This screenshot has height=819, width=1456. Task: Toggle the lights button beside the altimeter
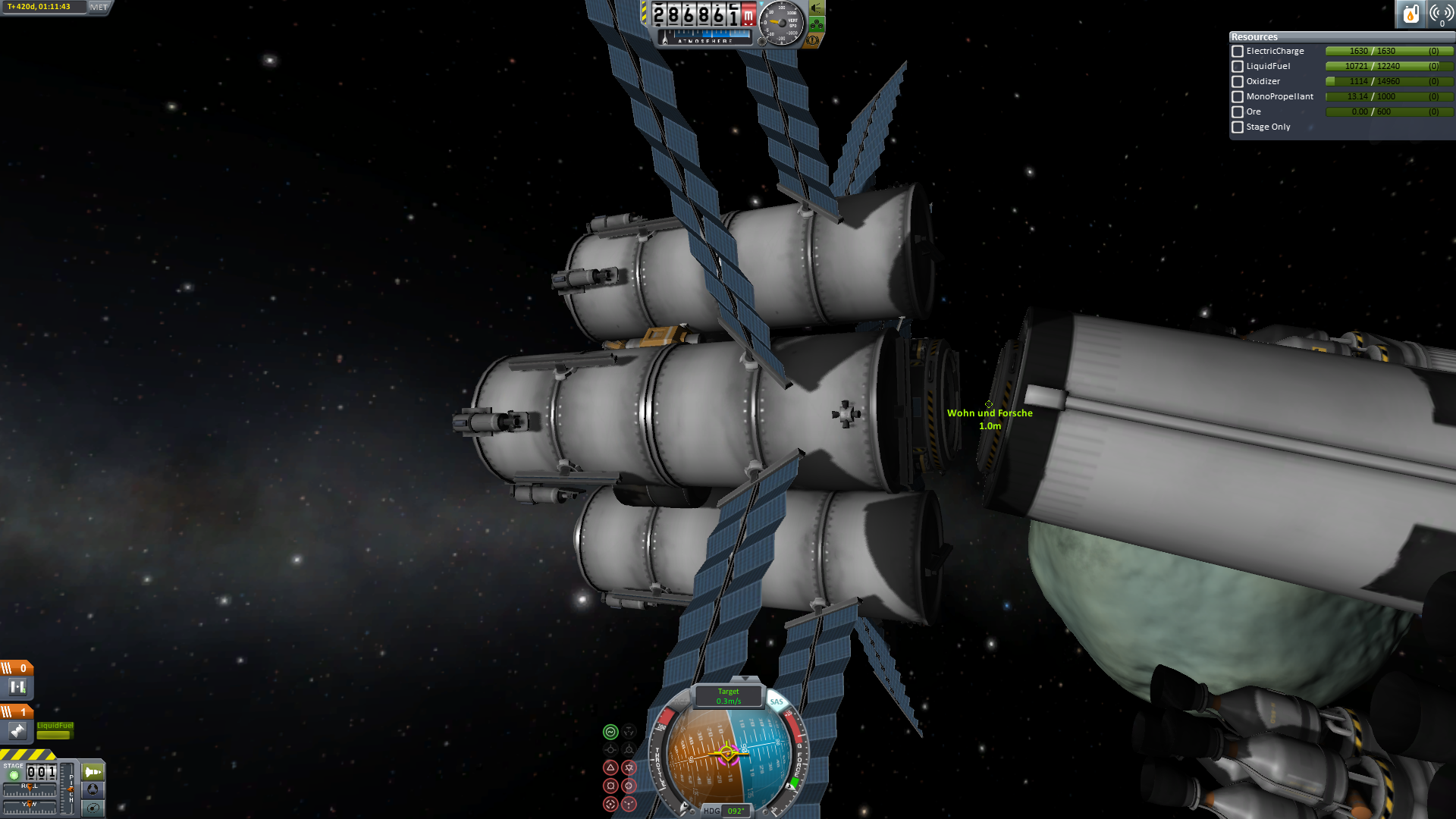pos(817,8)
